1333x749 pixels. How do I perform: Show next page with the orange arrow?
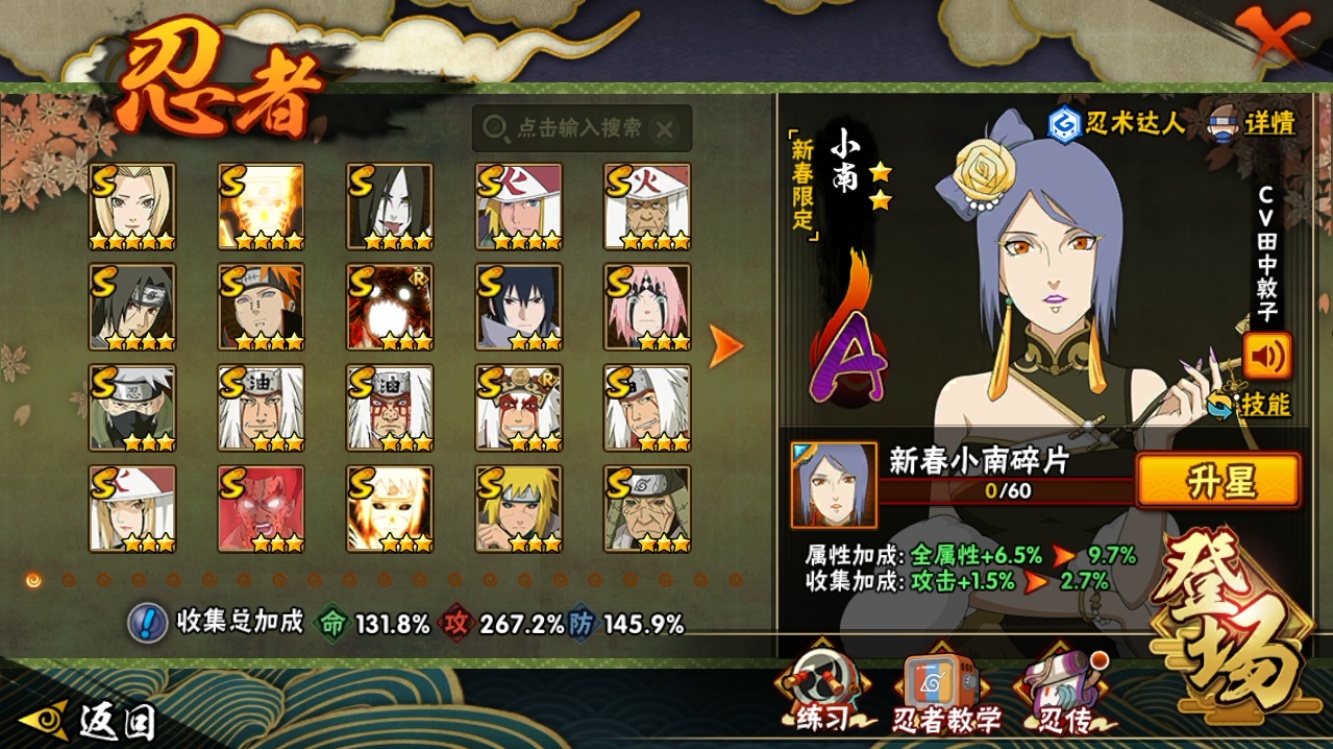[x=726, y=346]
